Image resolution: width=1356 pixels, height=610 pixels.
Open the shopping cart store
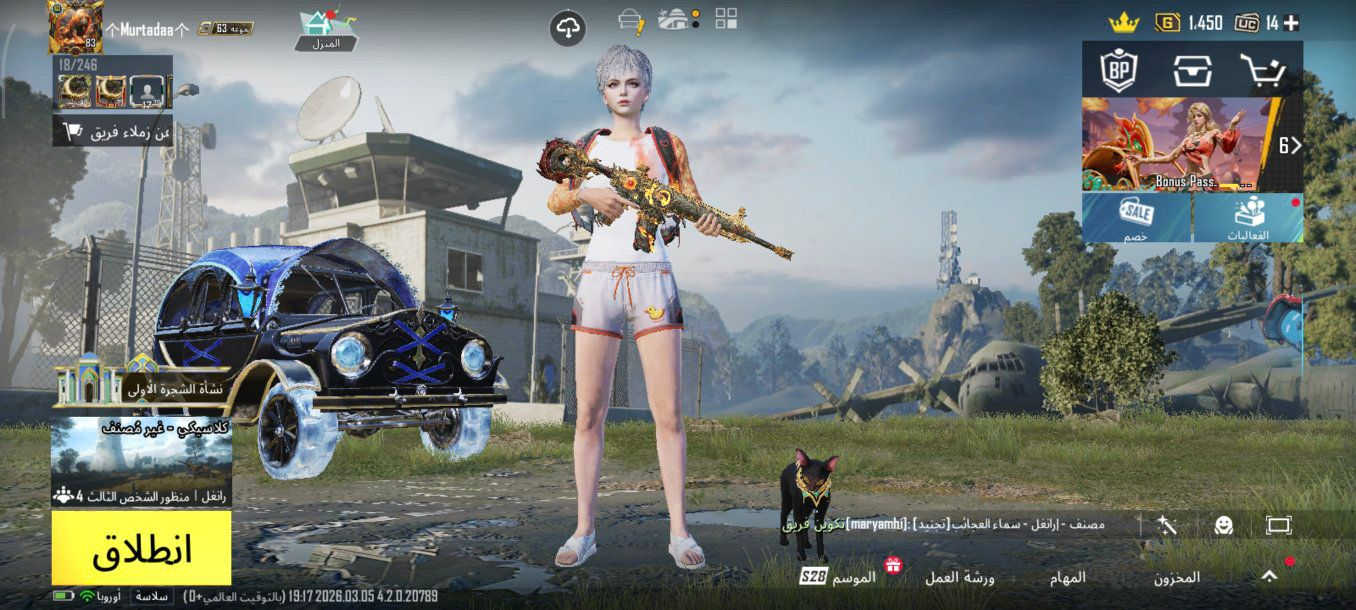tap(1264, 70)
